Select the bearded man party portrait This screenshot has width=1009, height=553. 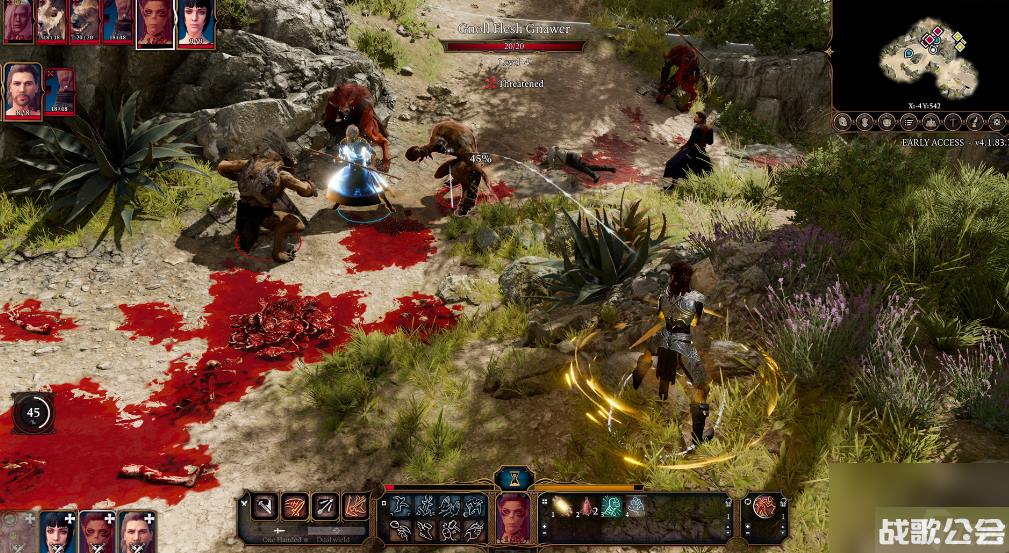[x=22, y=90]
